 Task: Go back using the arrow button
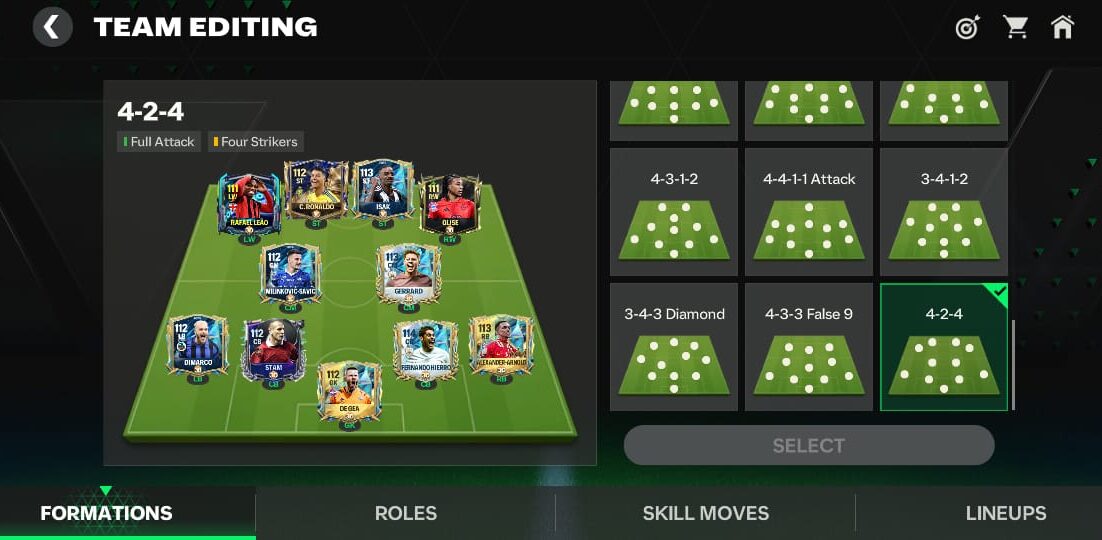point(52,27)
